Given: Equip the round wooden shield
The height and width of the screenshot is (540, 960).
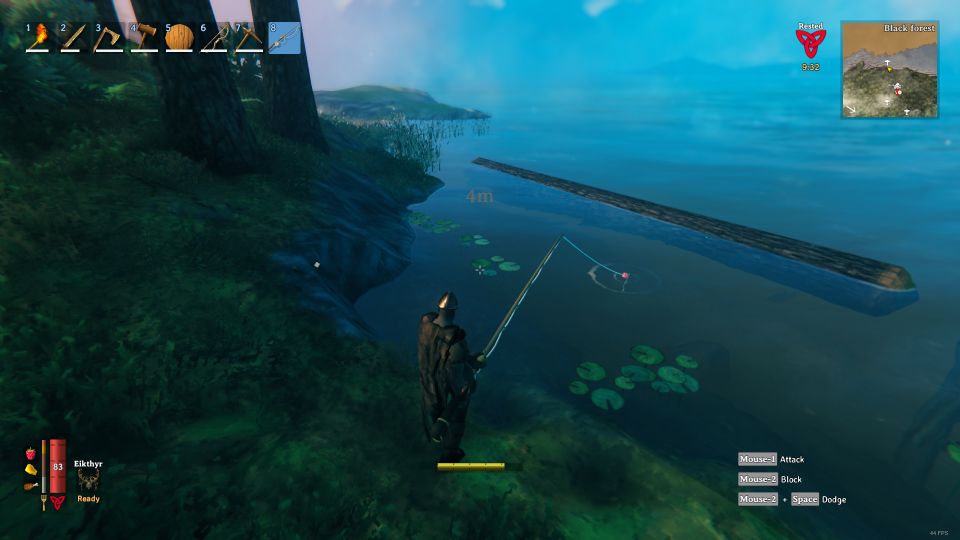Looking at the screenshot, I should [180, 37].
